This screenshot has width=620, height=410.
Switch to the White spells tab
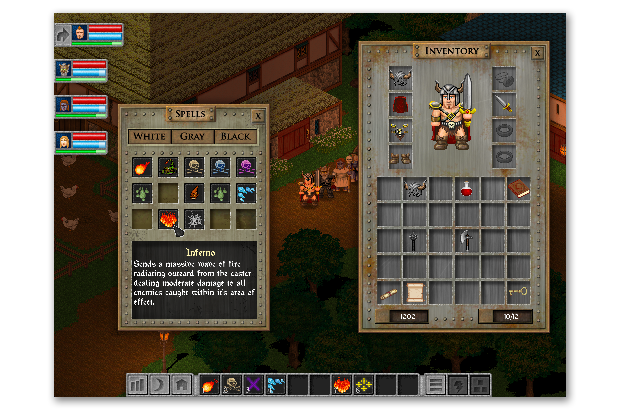coord(149,136)
